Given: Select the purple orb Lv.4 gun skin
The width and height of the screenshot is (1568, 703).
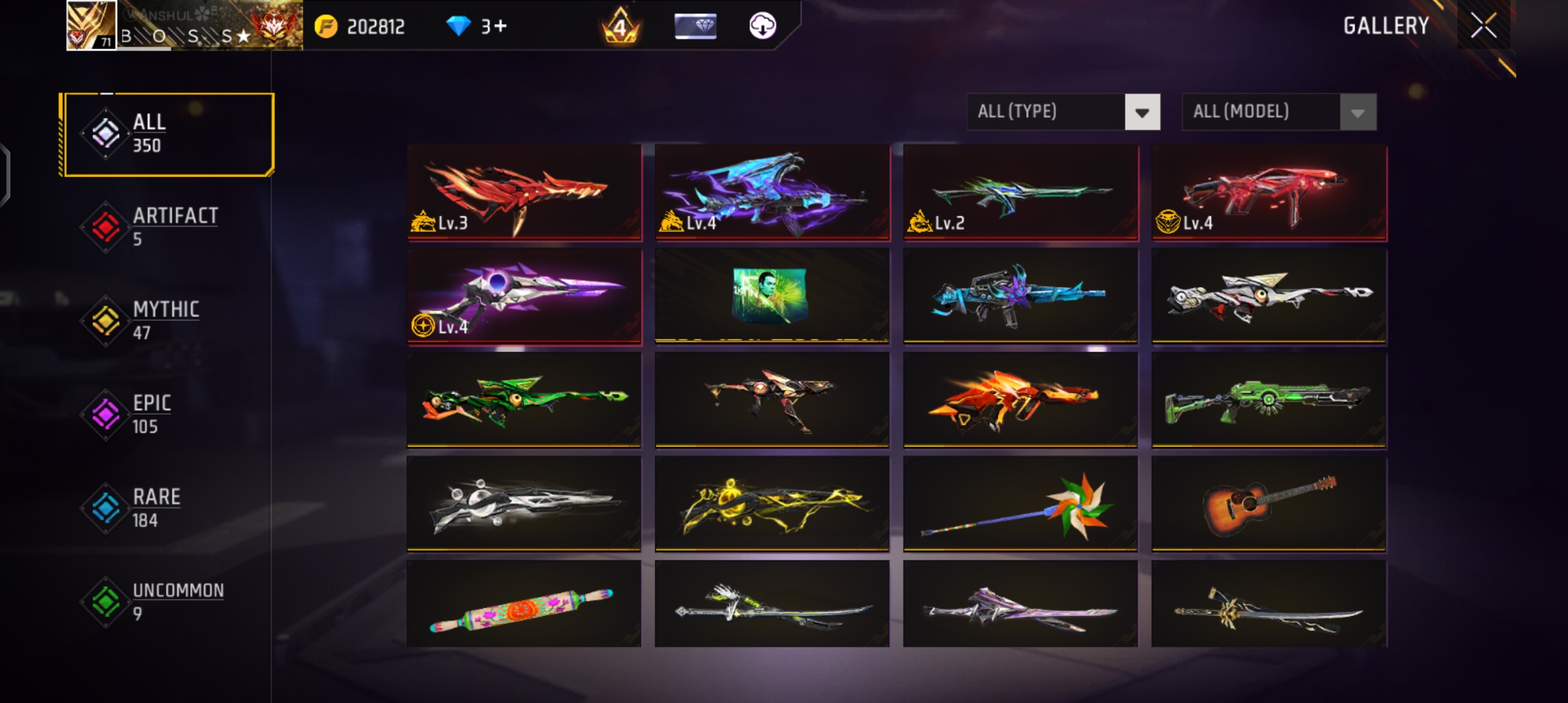Looking at the screenshot, I should 524,296.
